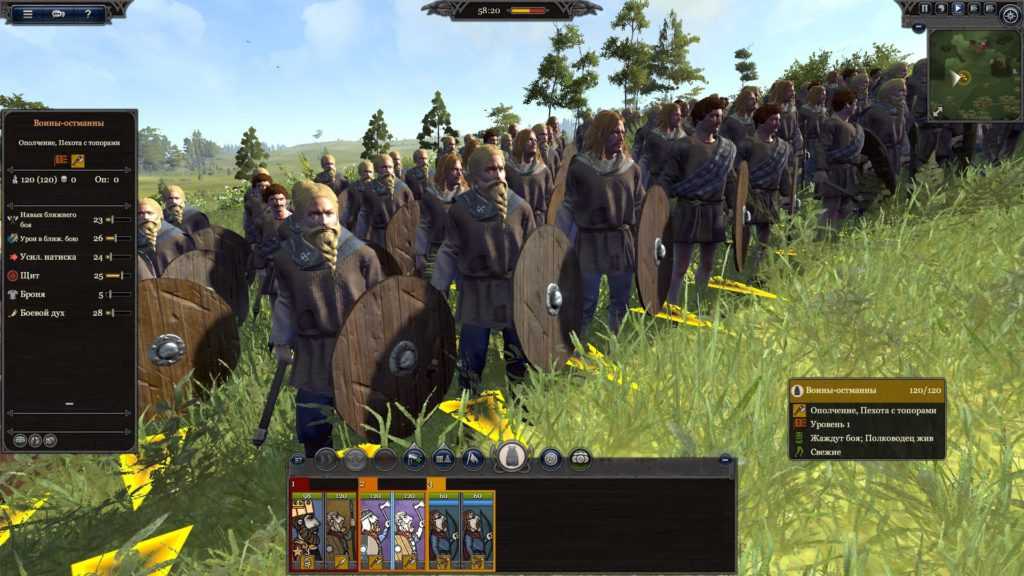The image size is (1024, 576).
Task: Minimize the unit card panel
Action: (x=726, y=461)
